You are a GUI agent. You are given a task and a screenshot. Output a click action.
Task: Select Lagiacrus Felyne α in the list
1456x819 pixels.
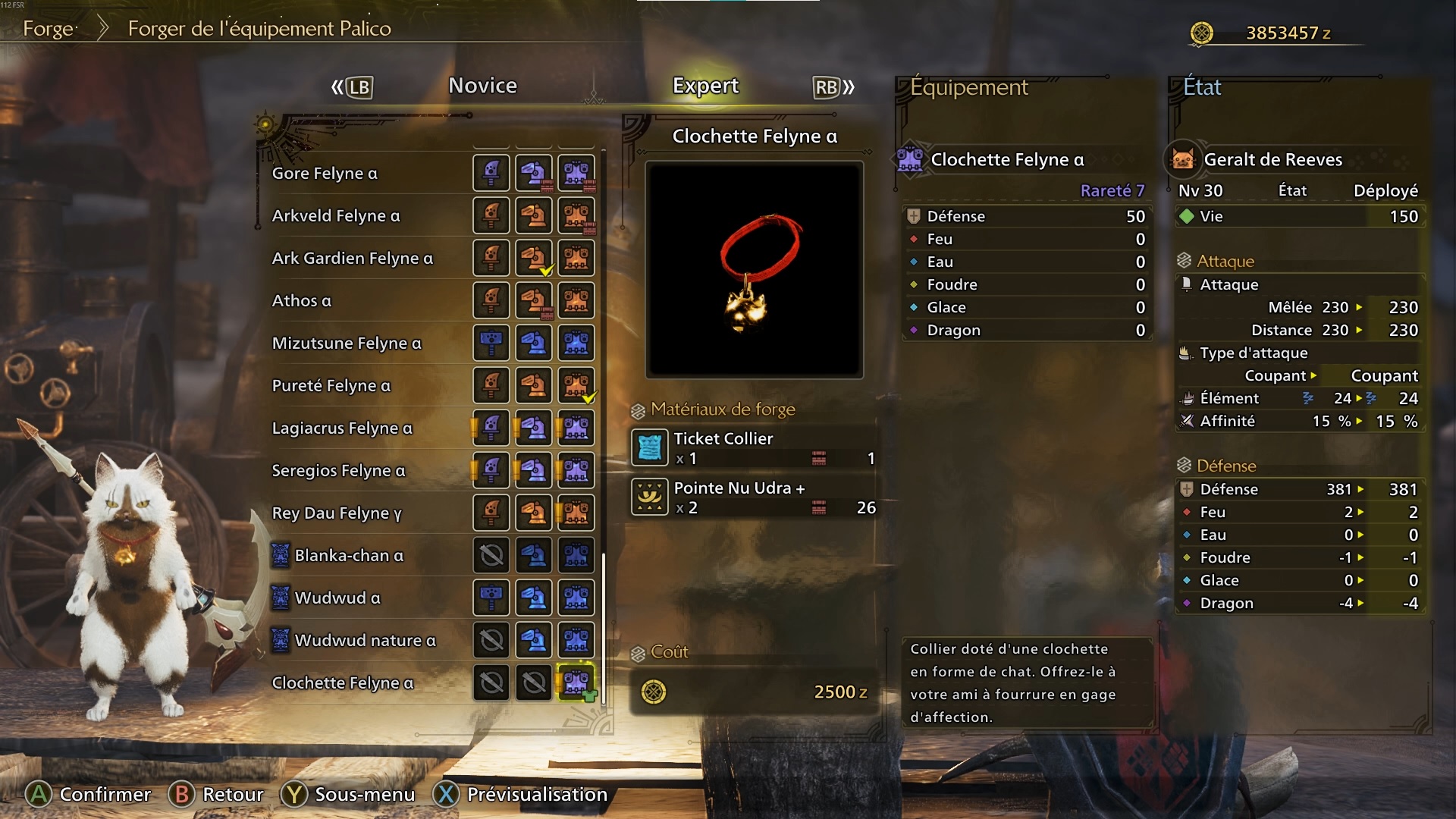[342, 428]
